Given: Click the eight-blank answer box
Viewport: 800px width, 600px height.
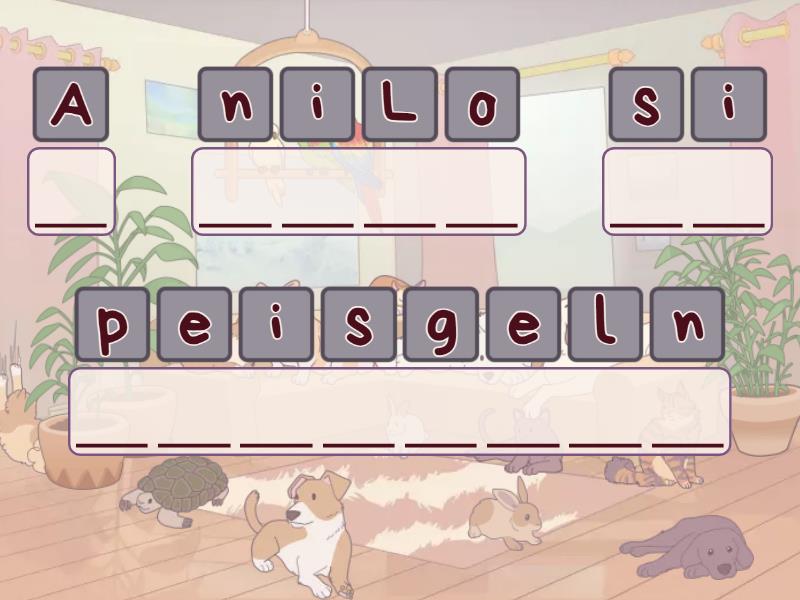Looking at the screenshot, I should (400, 411).
